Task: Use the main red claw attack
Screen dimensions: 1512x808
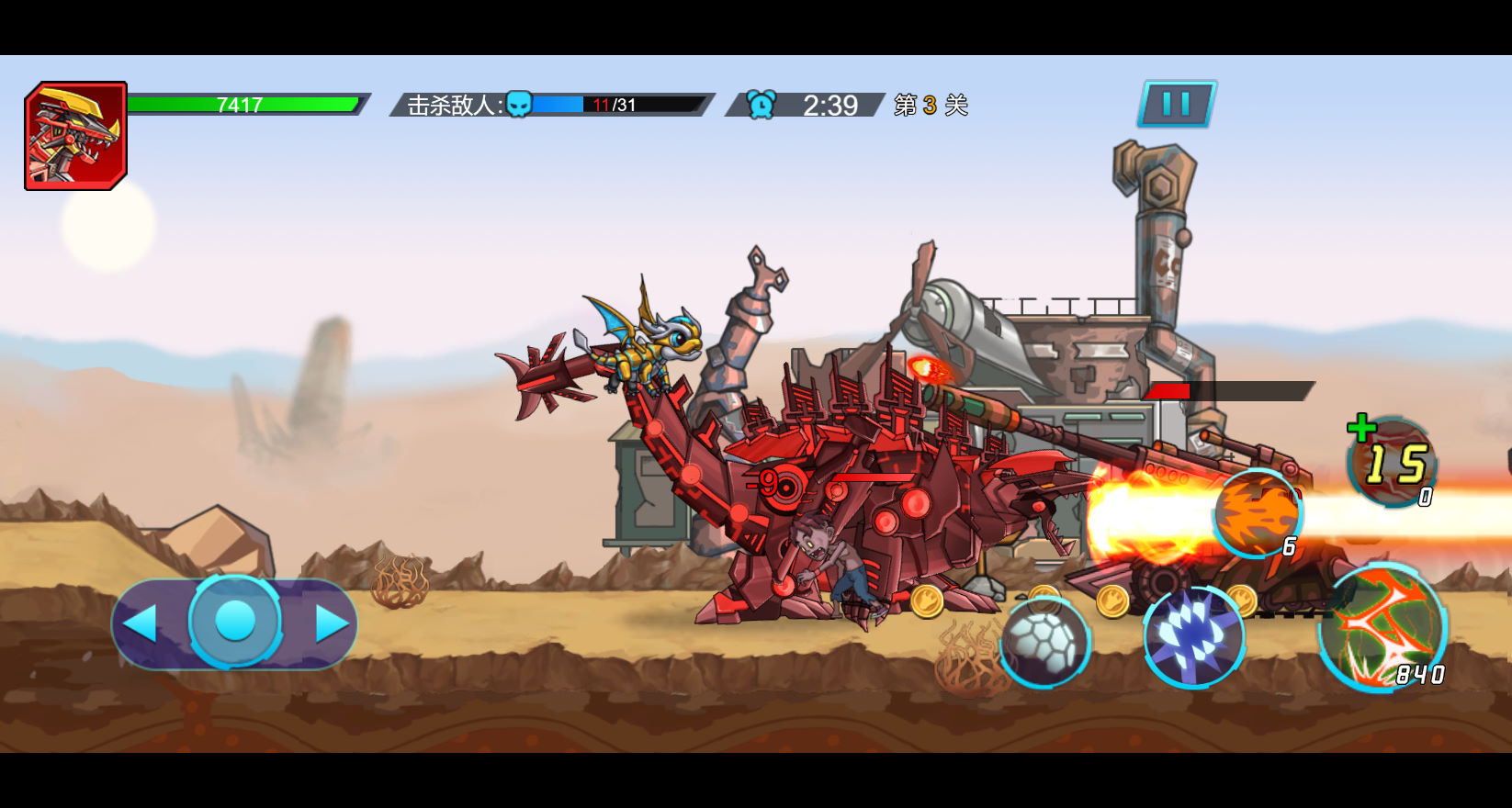Action: [x=1382, y=629]
